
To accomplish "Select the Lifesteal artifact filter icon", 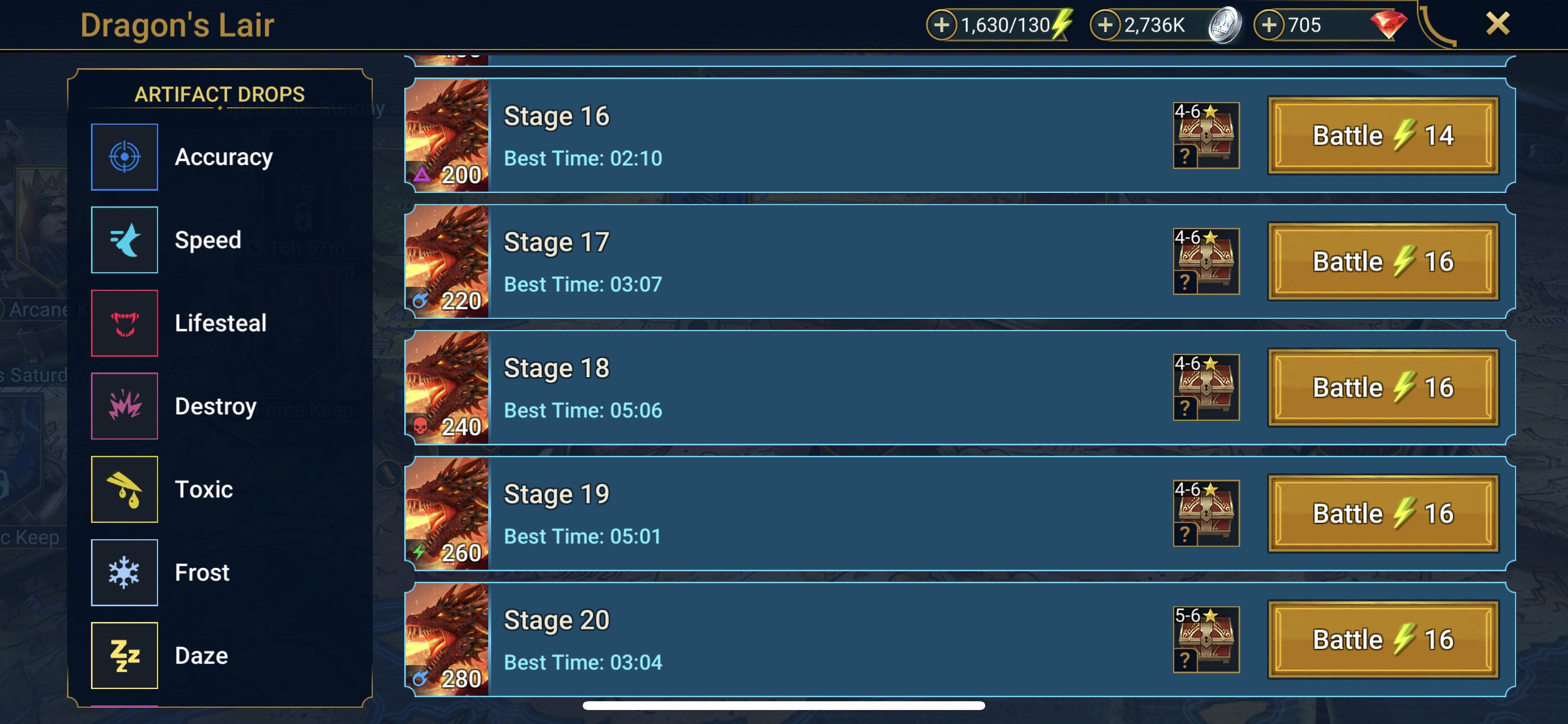I will tap(124, 323).
